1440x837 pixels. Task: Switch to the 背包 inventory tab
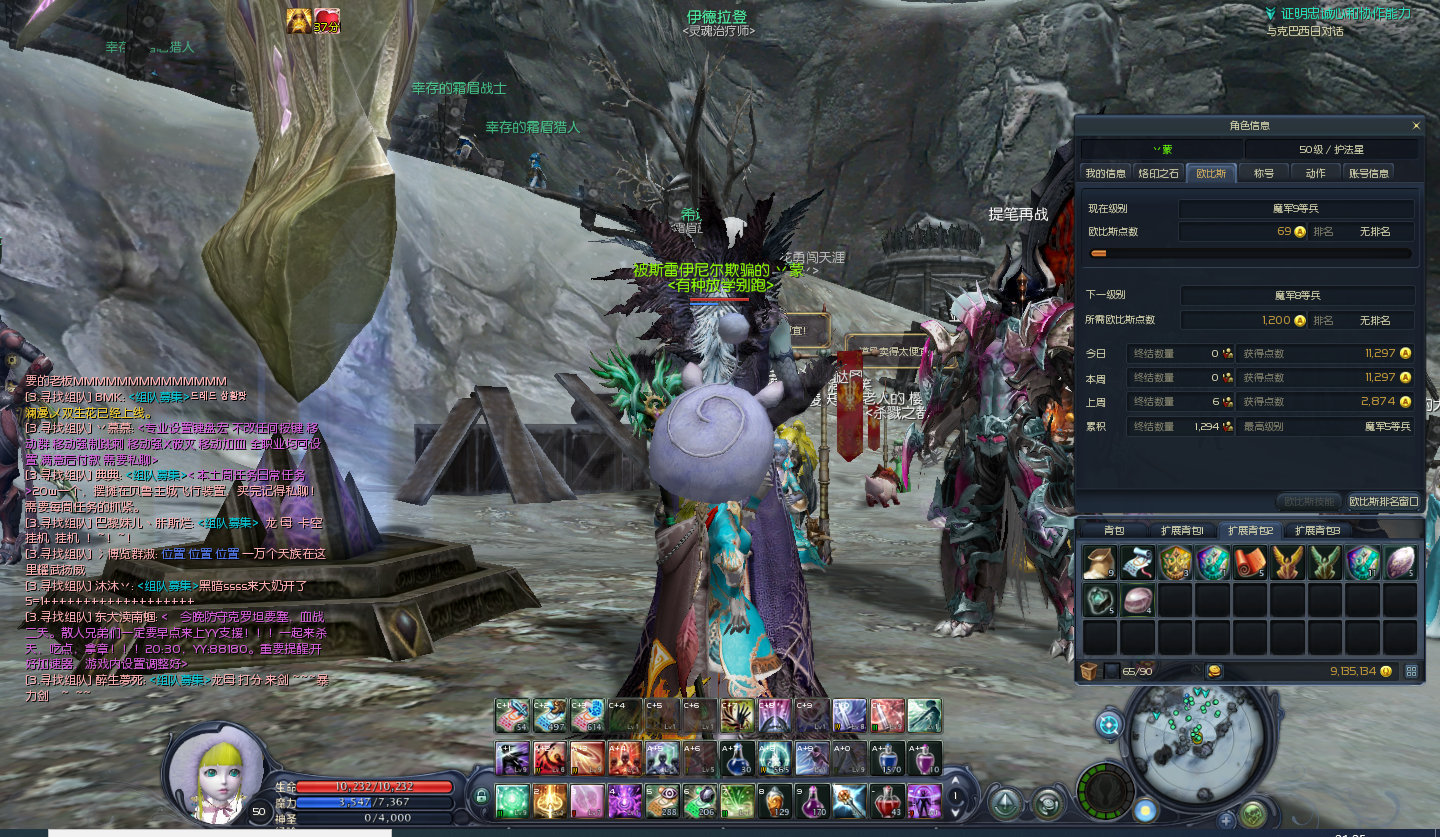[x=1114, y=530]
